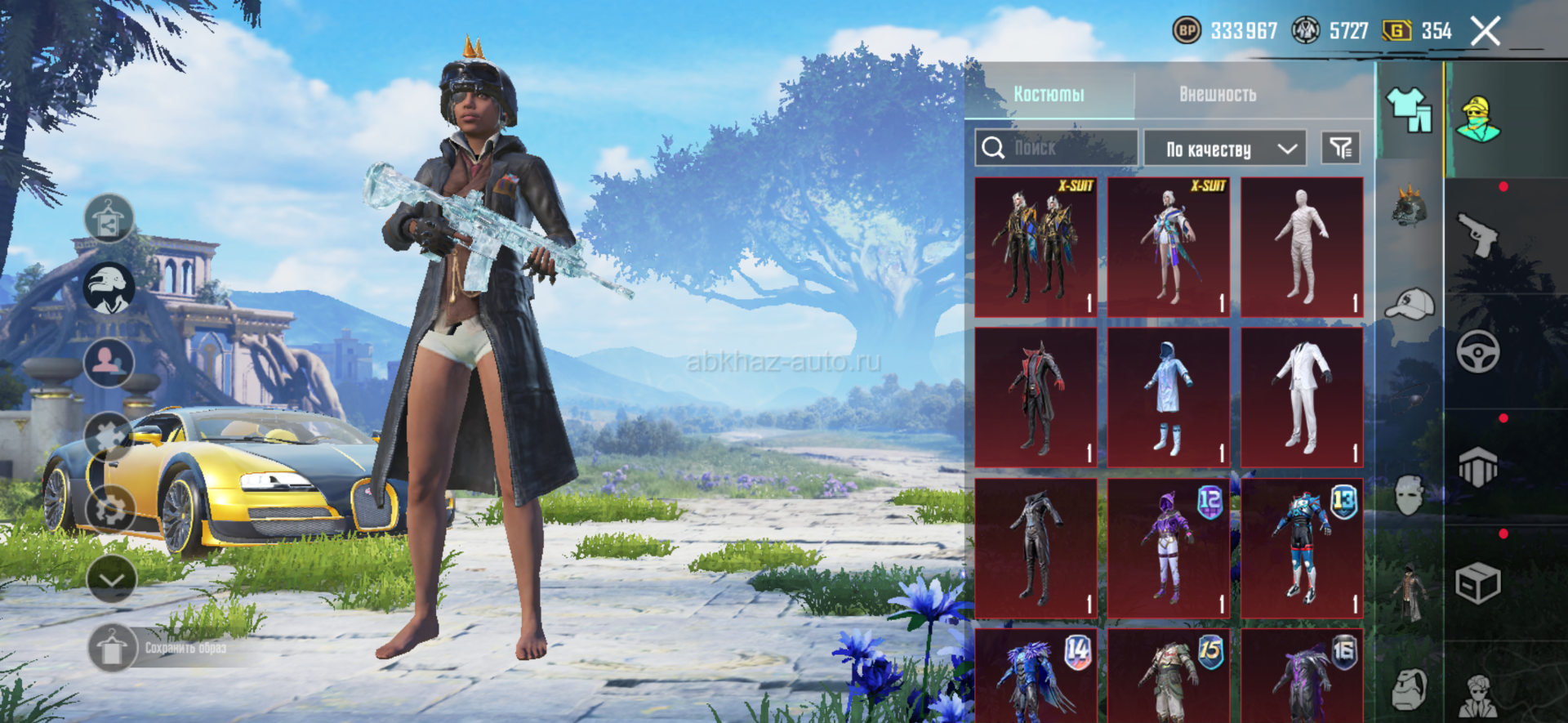This screenshot has height=723, width=1568.
Task: Open the filter options button
Action: tap(1340, 148)
